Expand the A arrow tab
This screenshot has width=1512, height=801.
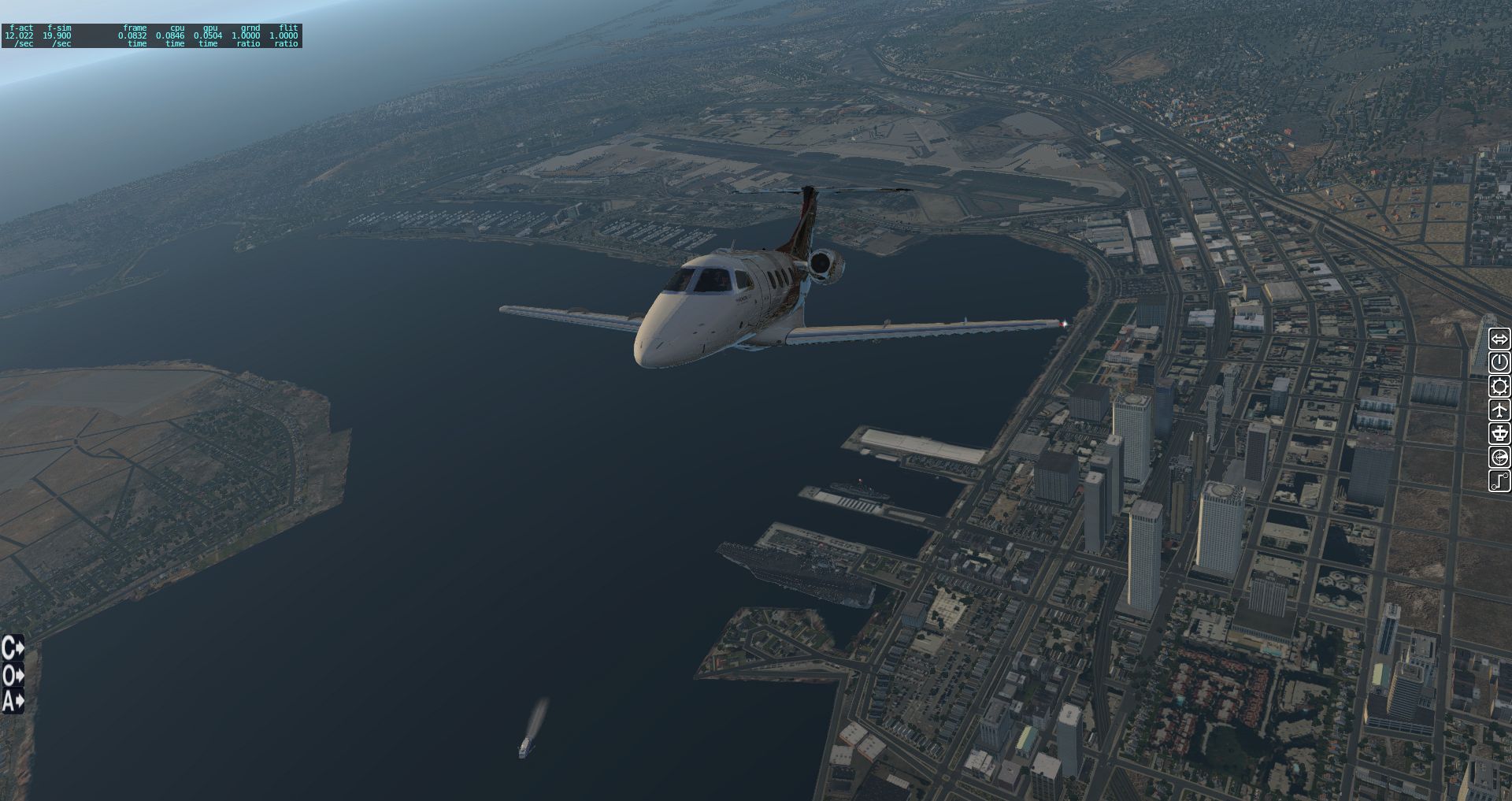click(x=13, y=700)
